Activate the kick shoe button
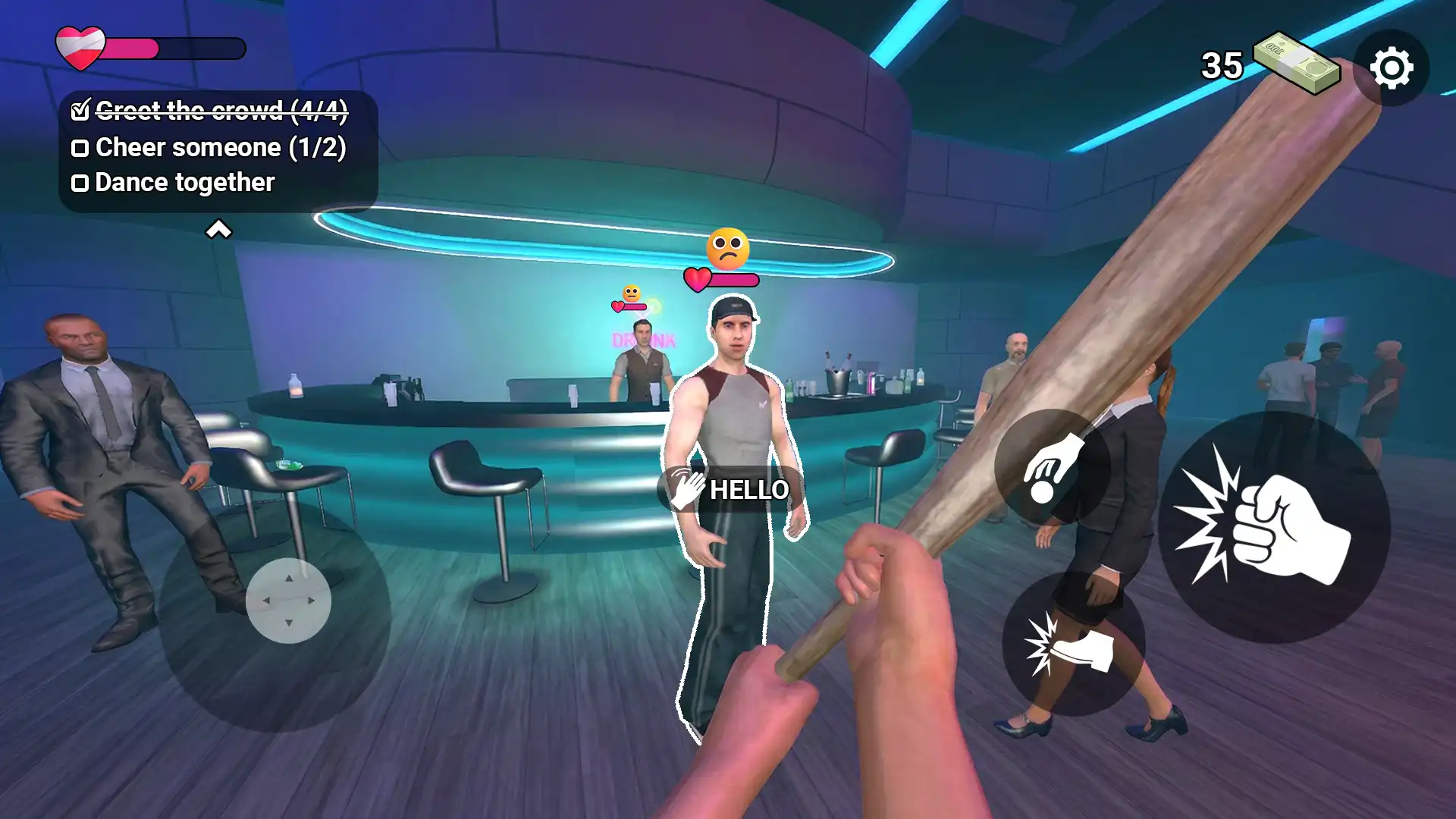This screenshot has height=819, width=1456. (1073, 645)
